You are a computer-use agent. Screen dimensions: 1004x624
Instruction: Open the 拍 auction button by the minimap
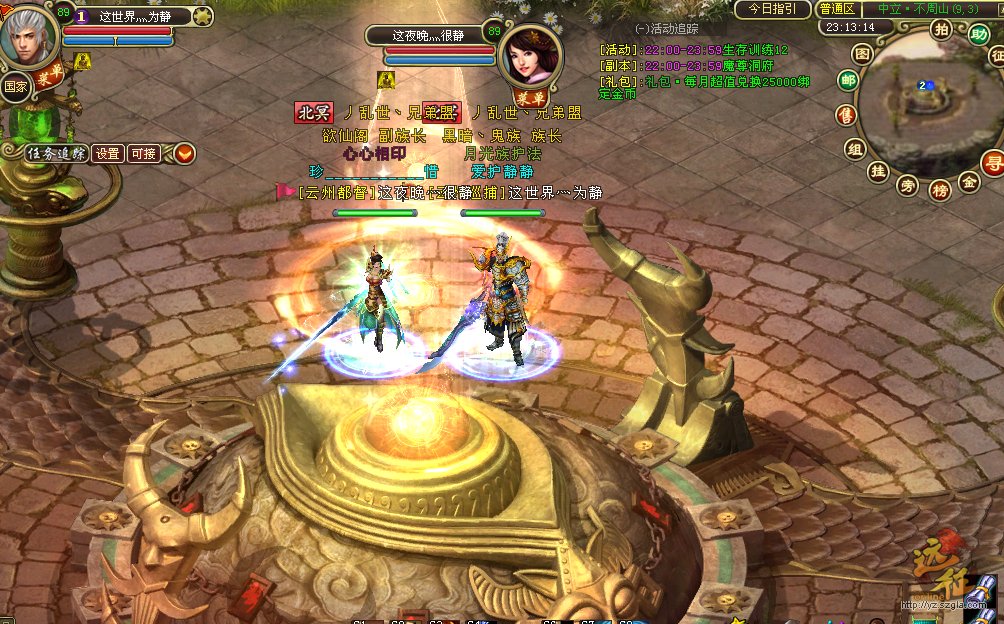941,28
